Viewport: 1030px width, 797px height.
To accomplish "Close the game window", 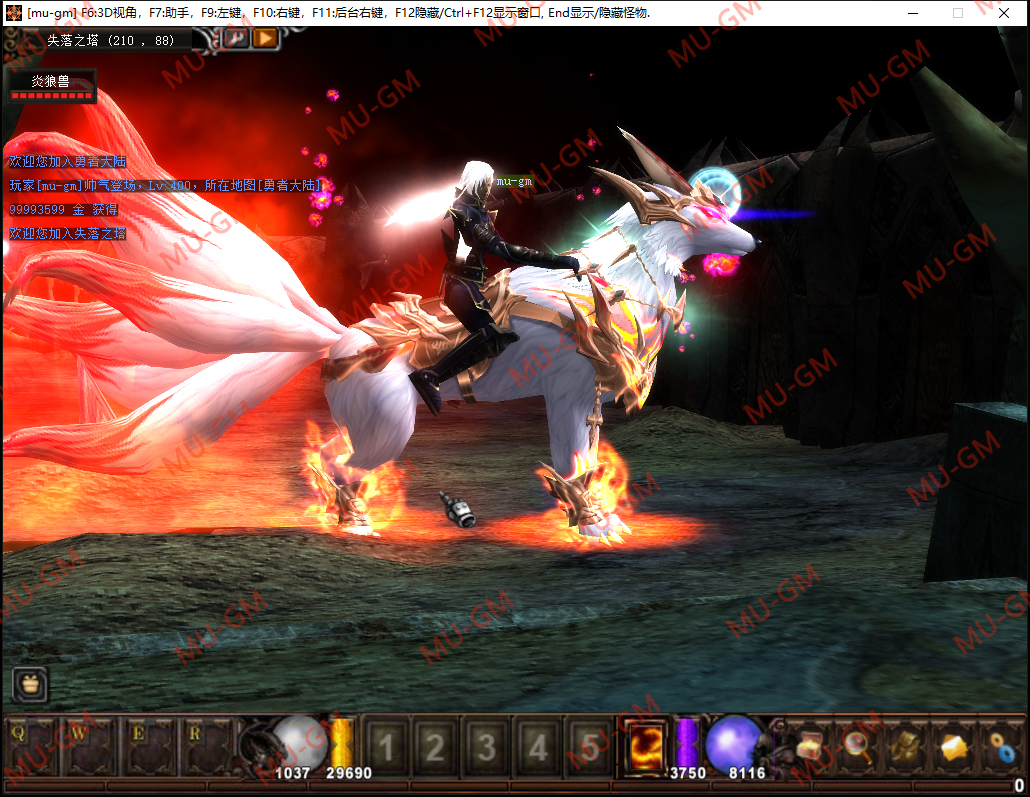I will pyautogui.click(x=1004, y=13).
